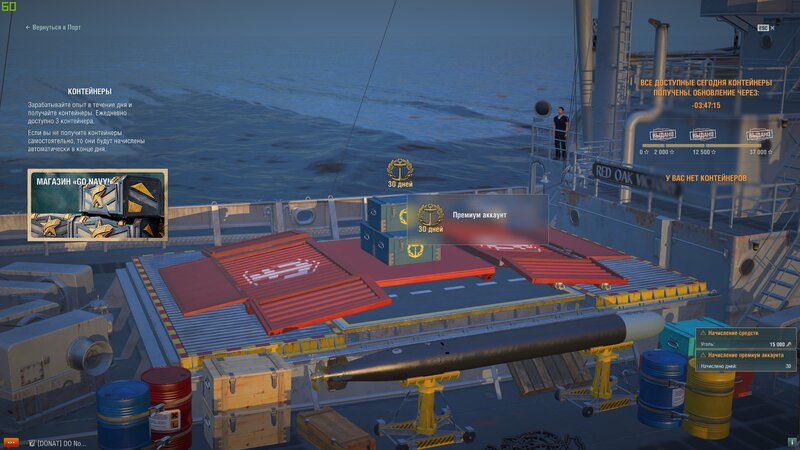800x450 pixels.
Task: Open the orange chat button
Action: coord(12,442)
